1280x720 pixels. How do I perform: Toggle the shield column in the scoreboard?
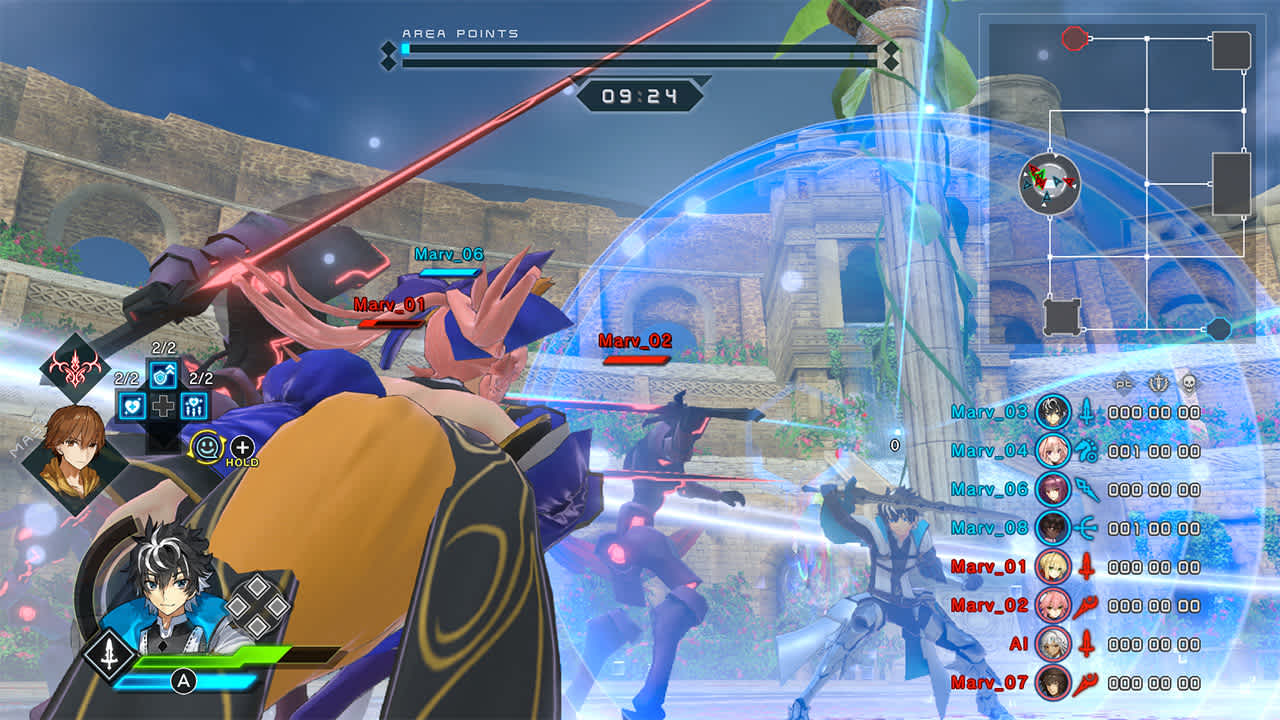[x=1158, y=384]
